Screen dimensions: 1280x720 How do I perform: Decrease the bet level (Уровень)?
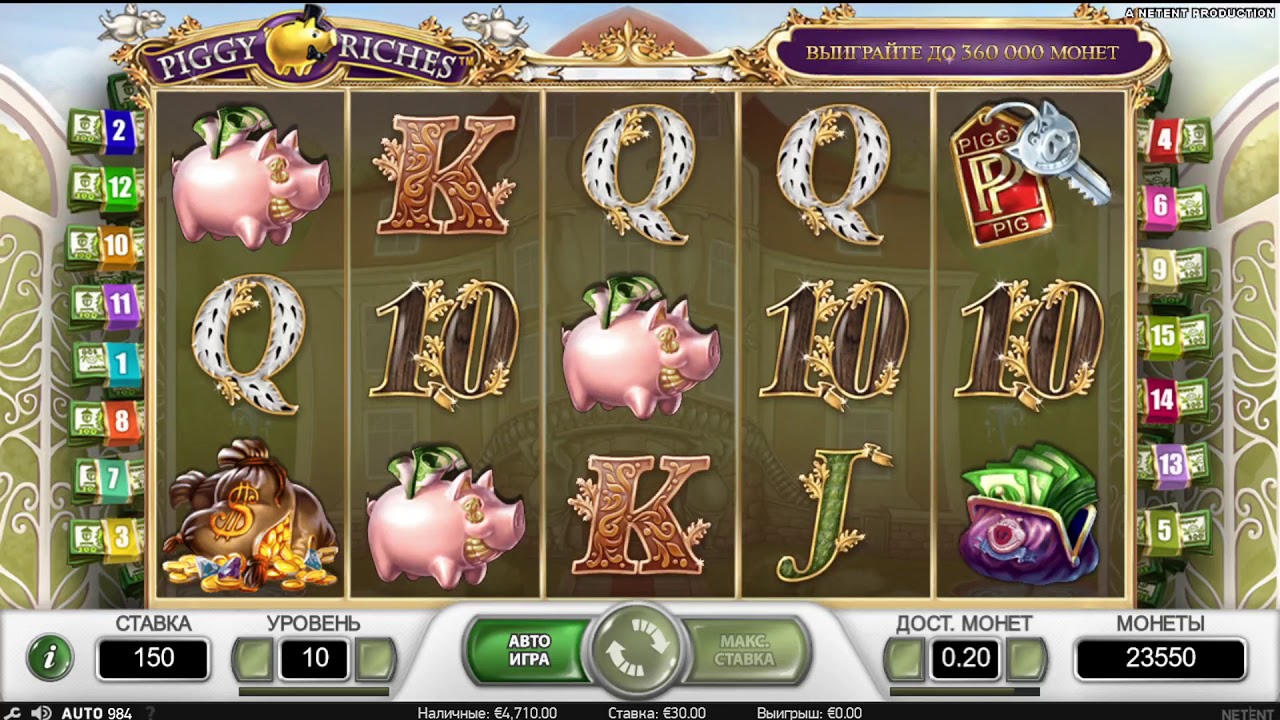[x=252, y=659]
